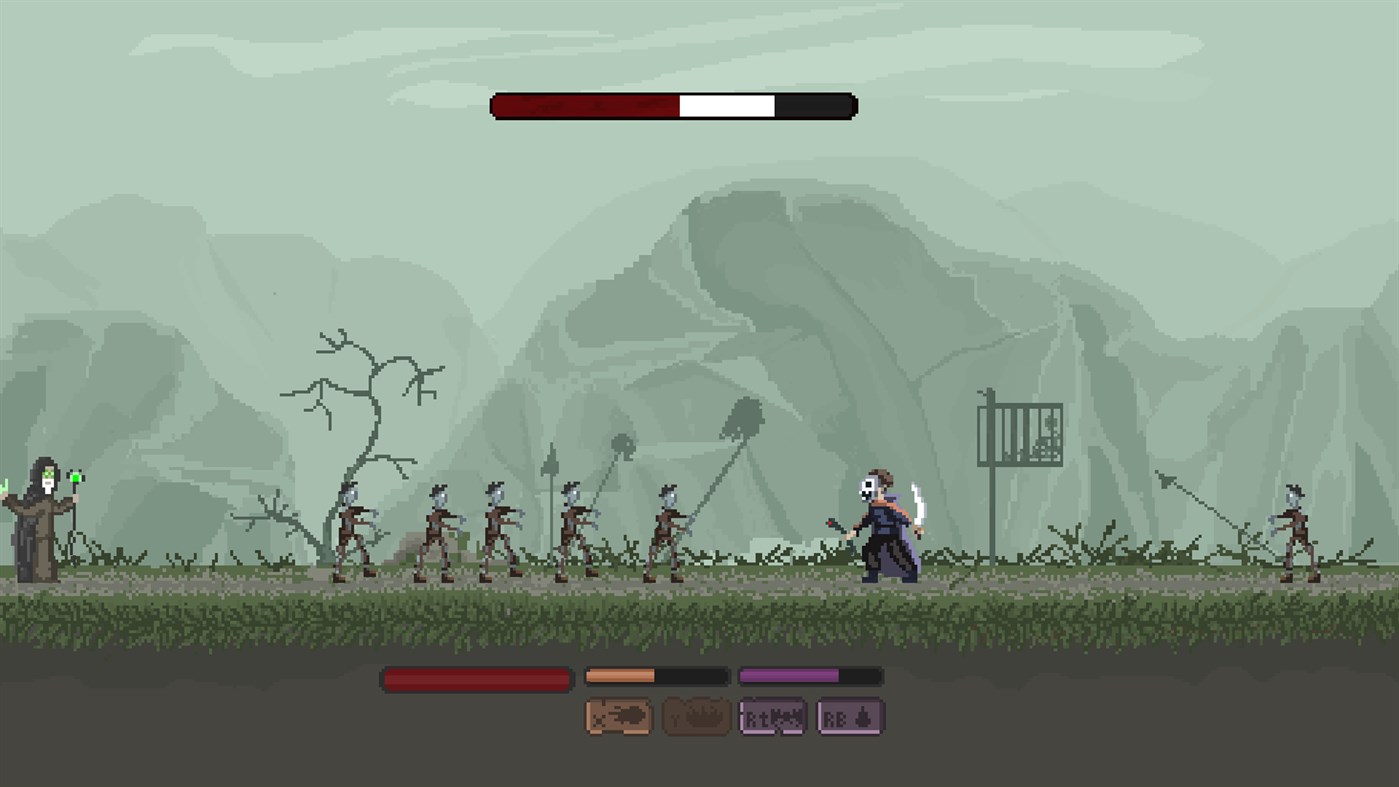Trigger the RB fire ability icon
Viewport: 1399px width, 787px height.
tap(851, 716)
